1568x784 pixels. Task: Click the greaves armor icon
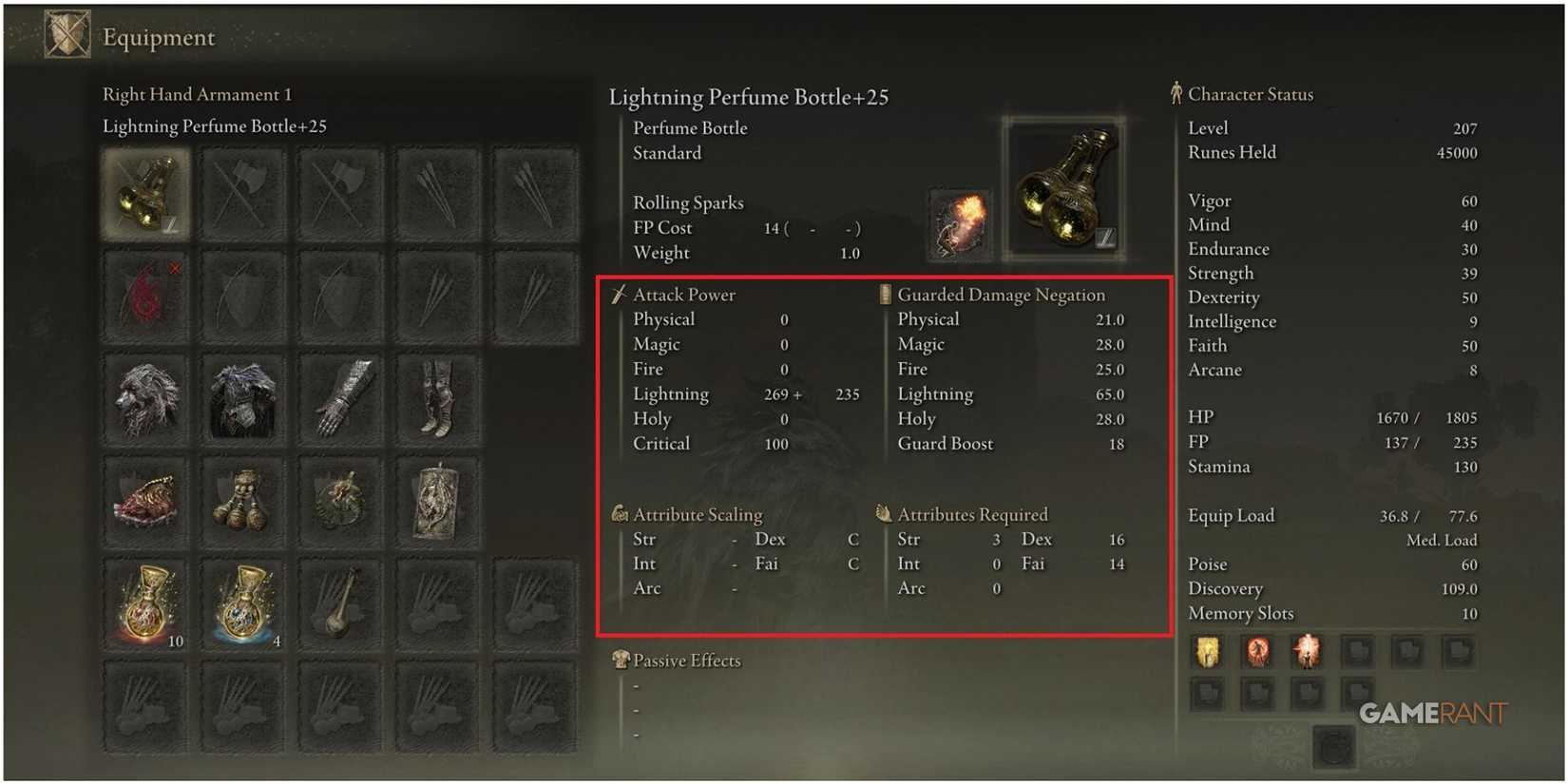click(439, 399)
